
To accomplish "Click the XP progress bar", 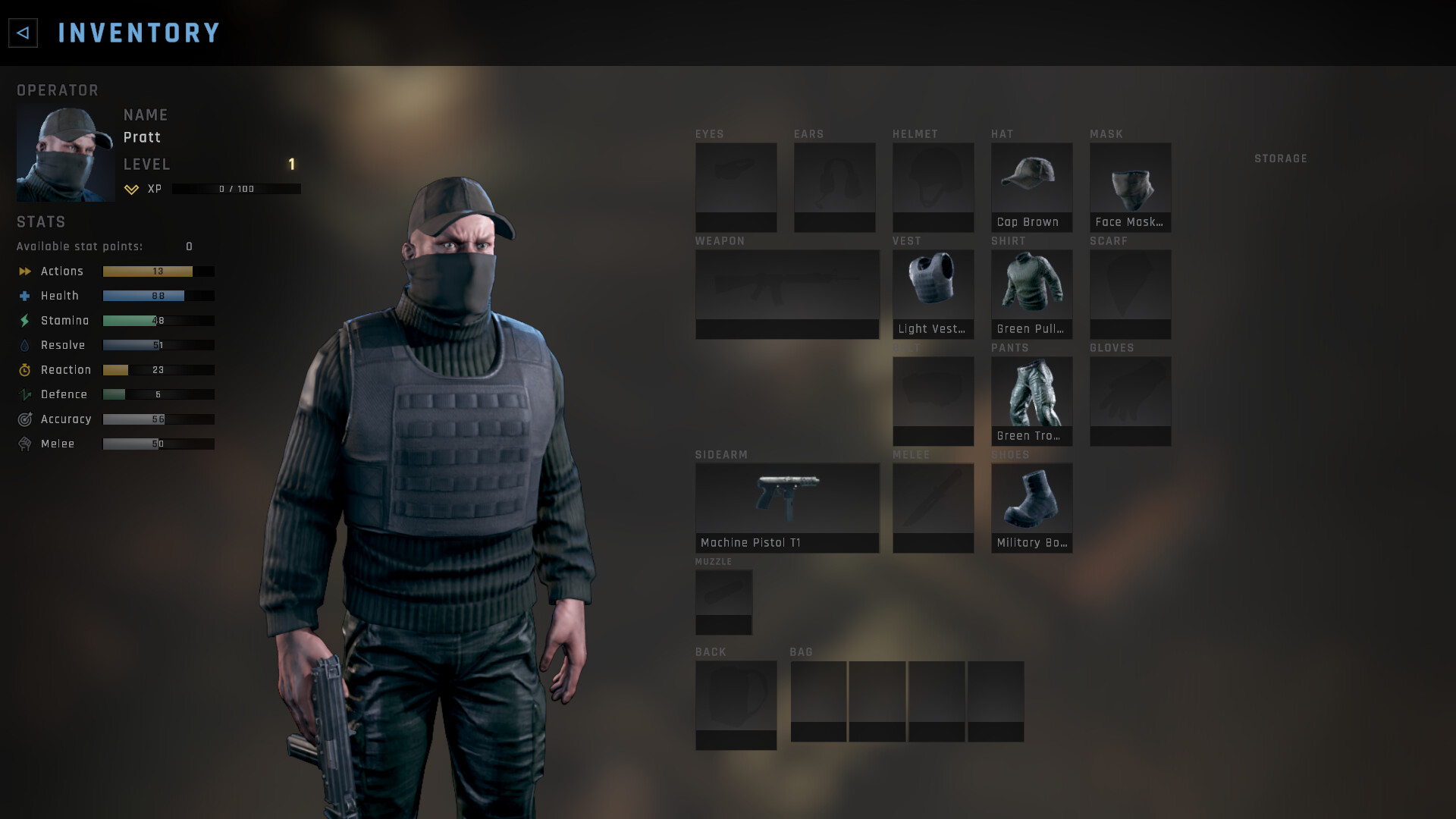I will tap(235, 189).
